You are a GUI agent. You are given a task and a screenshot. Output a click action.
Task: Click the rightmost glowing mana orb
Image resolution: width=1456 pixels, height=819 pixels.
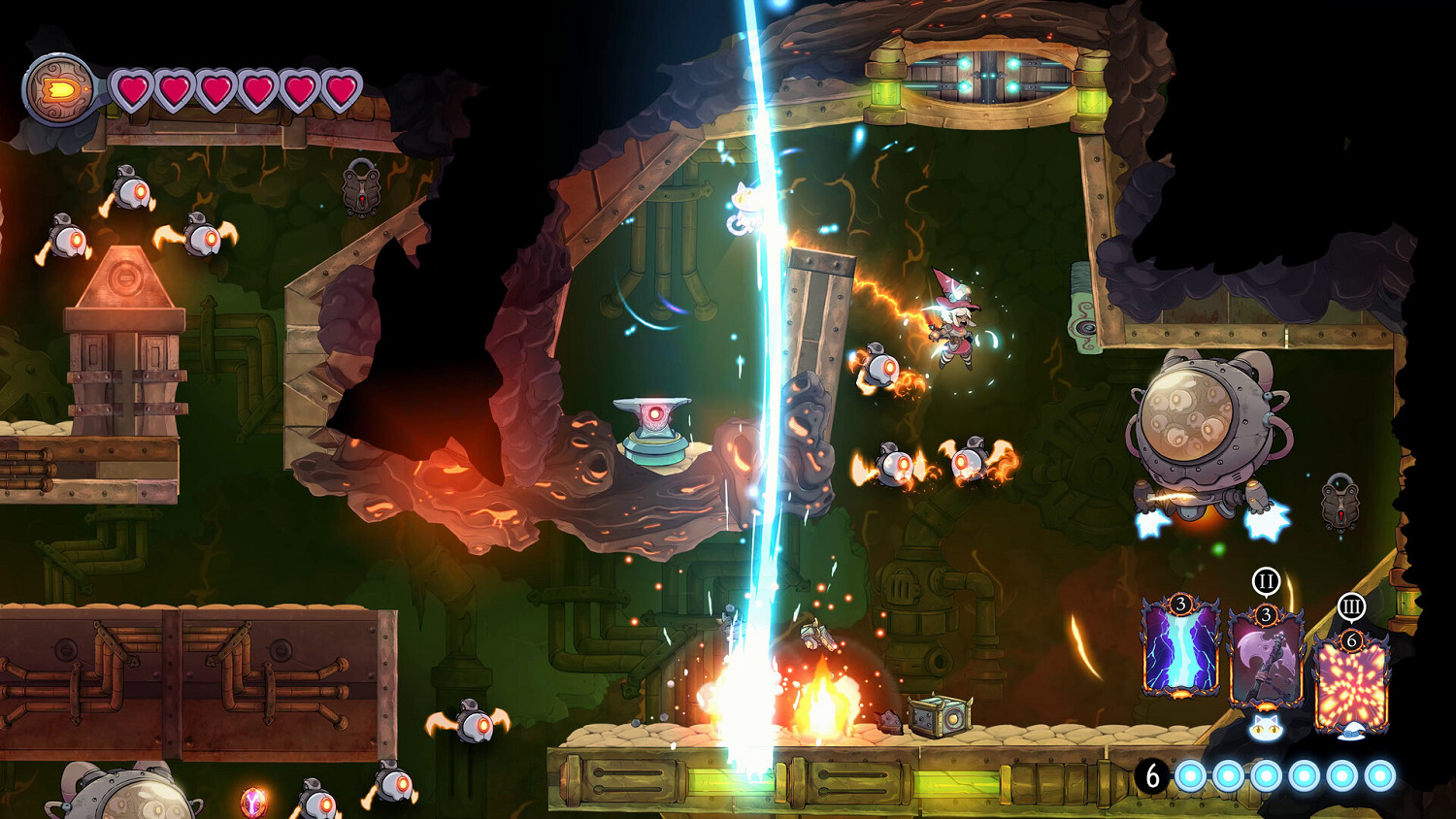(x=1379, y=776)
